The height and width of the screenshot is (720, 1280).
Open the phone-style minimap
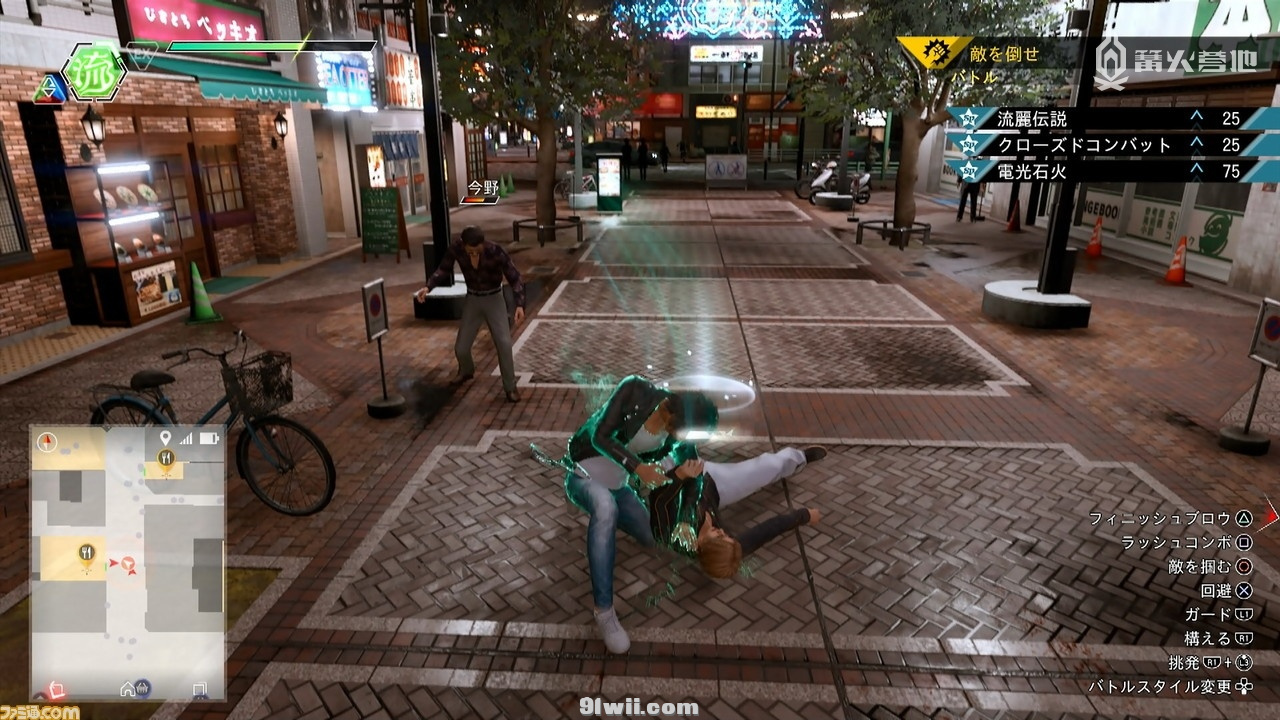(127, 562)
